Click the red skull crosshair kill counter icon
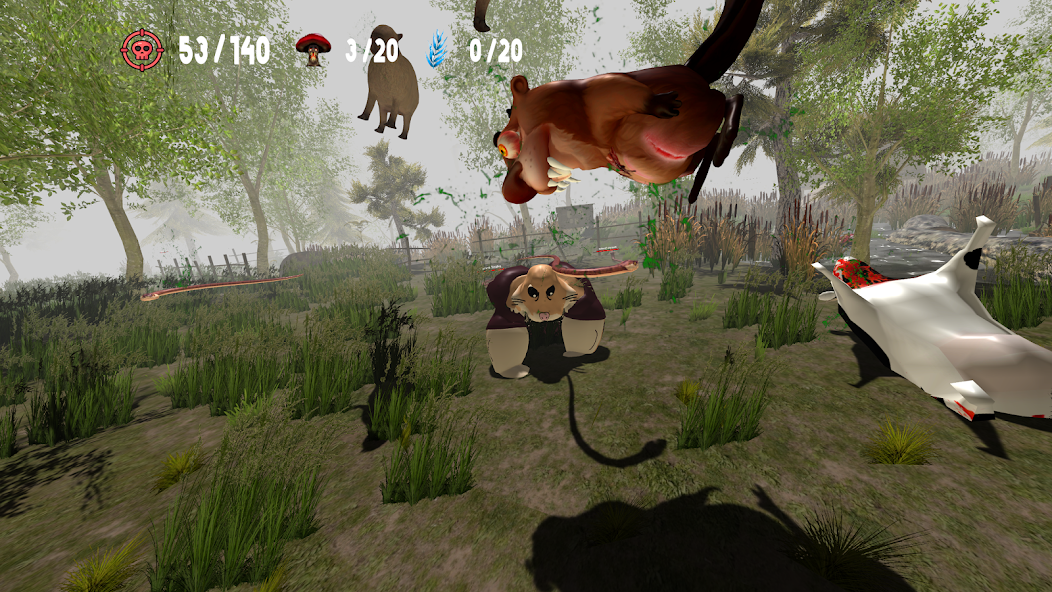 click(x=142, y=49)
